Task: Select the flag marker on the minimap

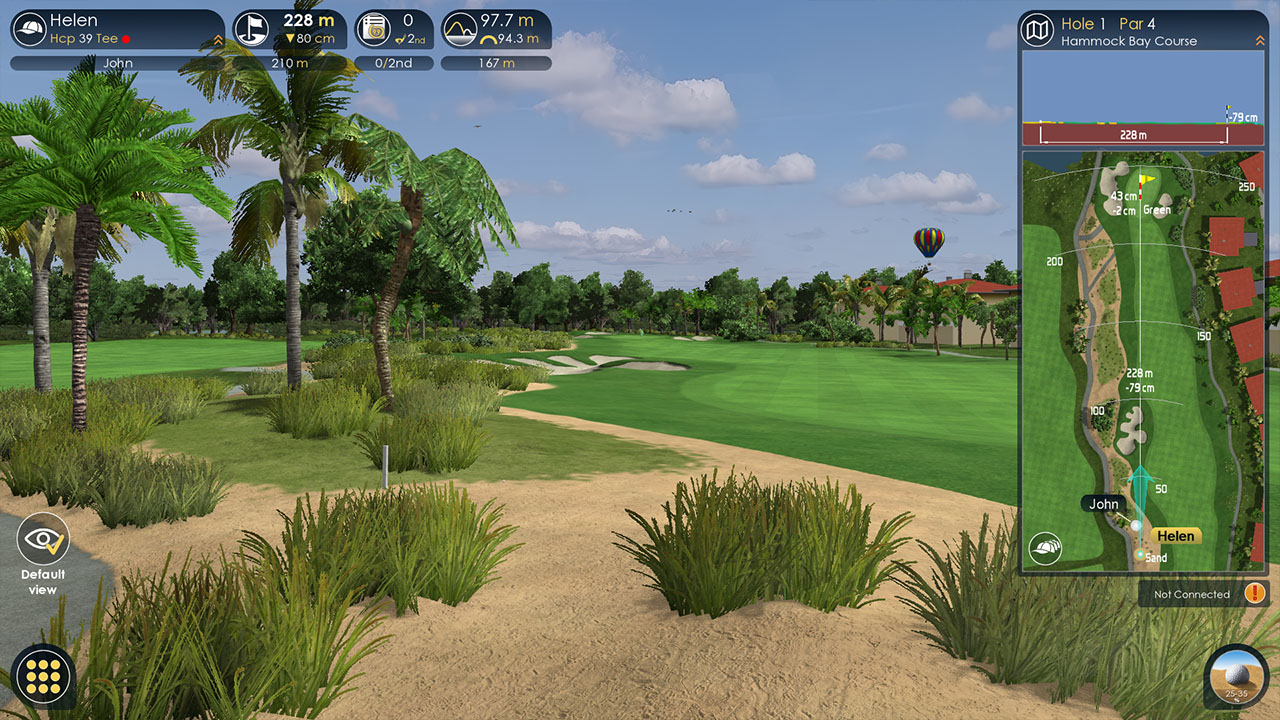Action: point(1147,180)
